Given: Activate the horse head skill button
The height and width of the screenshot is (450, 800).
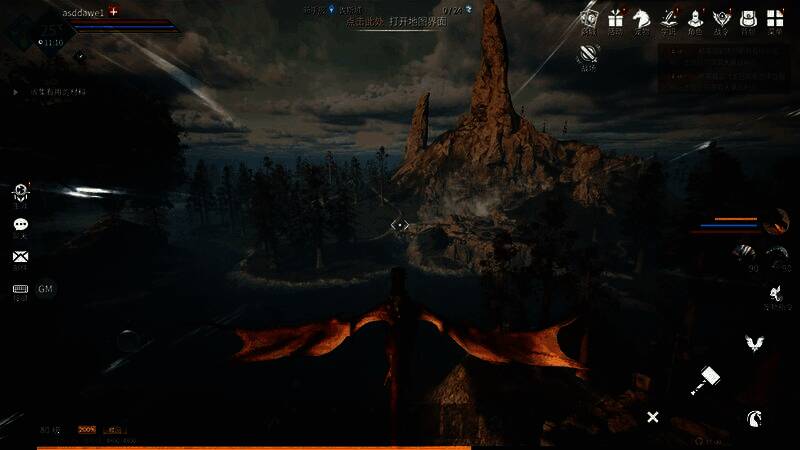Looking at the screenshot, I should [x=753, y=418].
